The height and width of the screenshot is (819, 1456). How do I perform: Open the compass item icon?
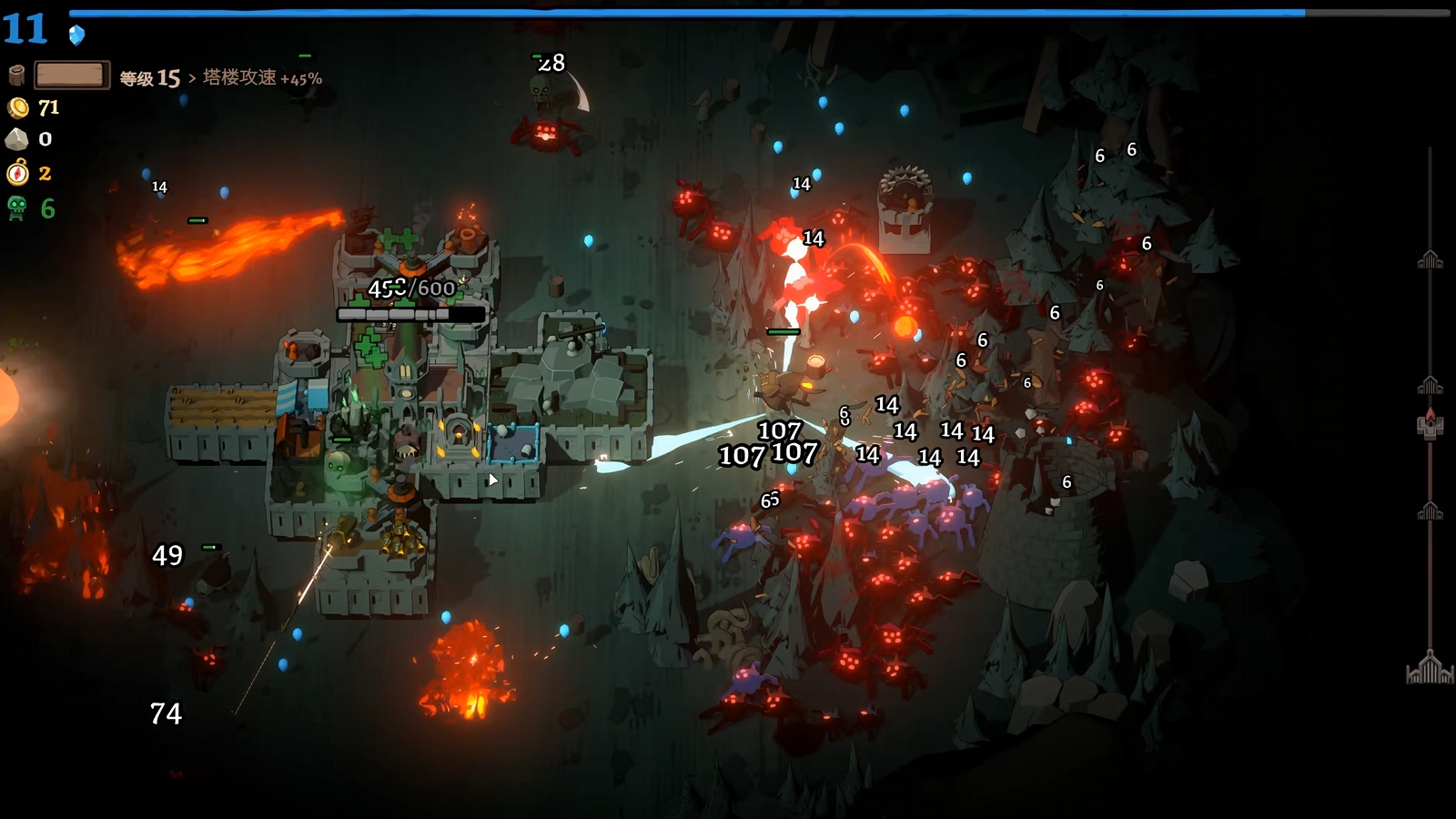(x=17, y=172)
